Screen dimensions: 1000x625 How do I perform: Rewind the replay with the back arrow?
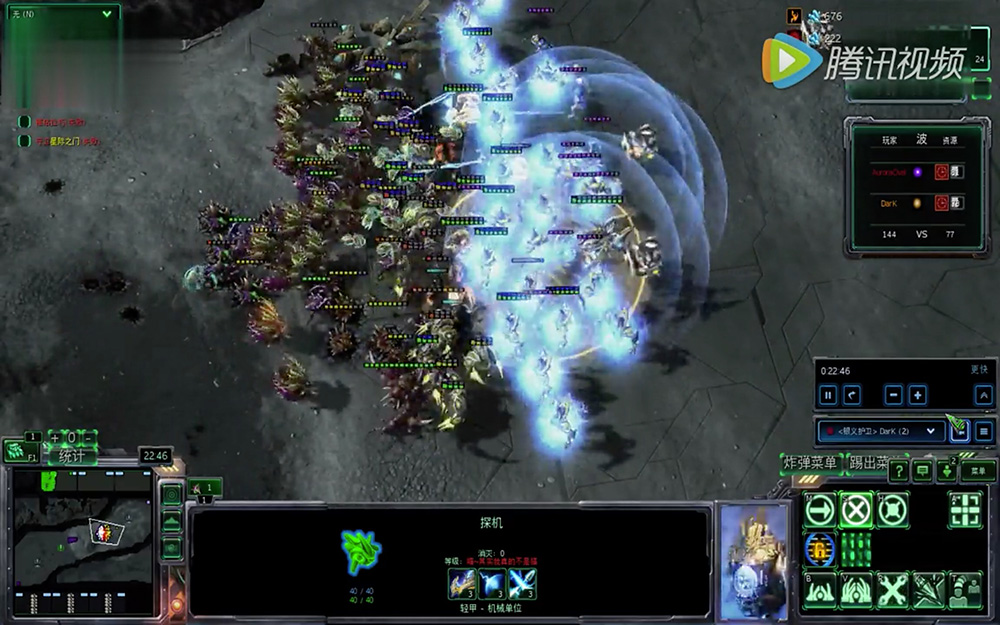(853, 395)
